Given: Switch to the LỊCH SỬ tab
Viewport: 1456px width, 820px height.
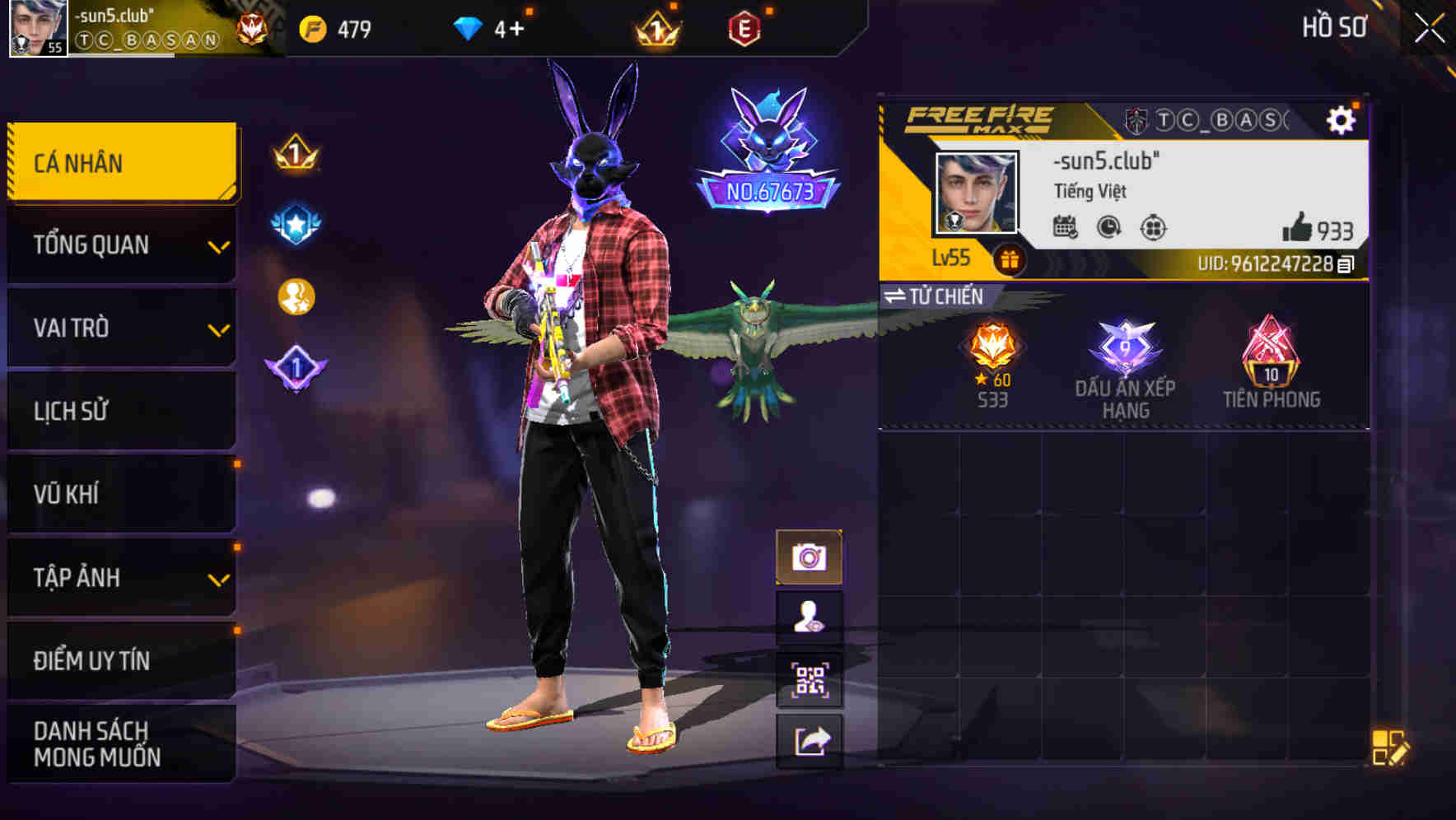Looking at the screenshot, I should click(119, 411).
